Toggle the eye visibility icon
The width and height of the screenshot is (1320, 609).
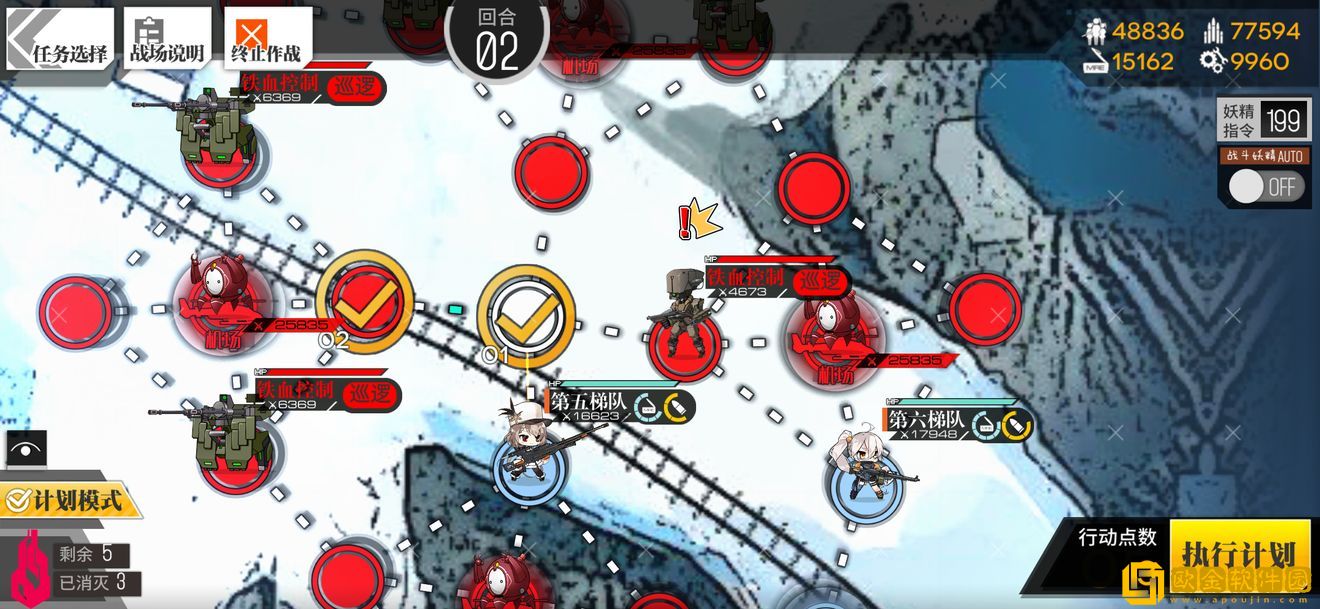click(x=26, y=449)
